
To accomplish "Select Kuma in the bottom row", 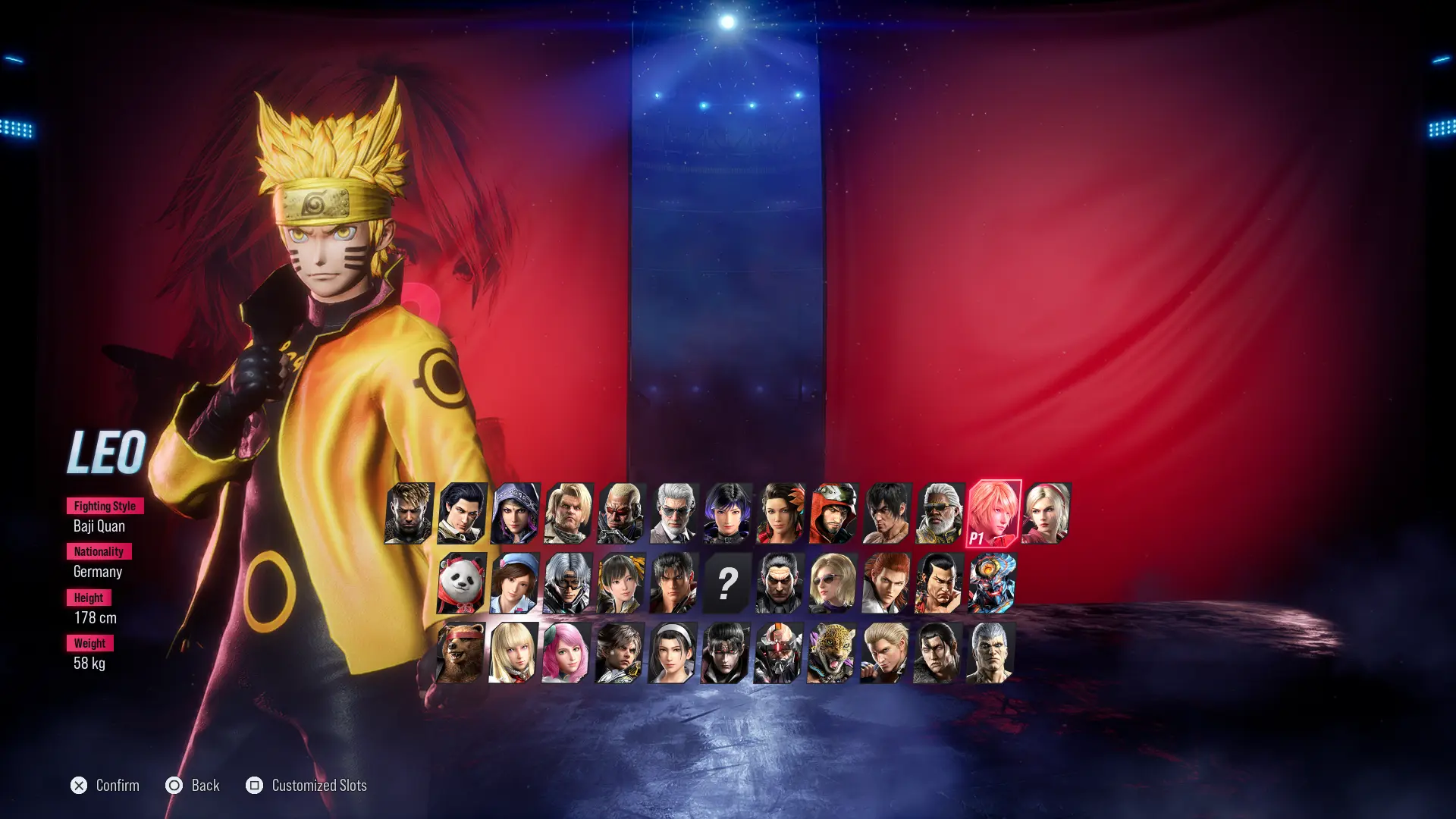I will coord(460,654).
